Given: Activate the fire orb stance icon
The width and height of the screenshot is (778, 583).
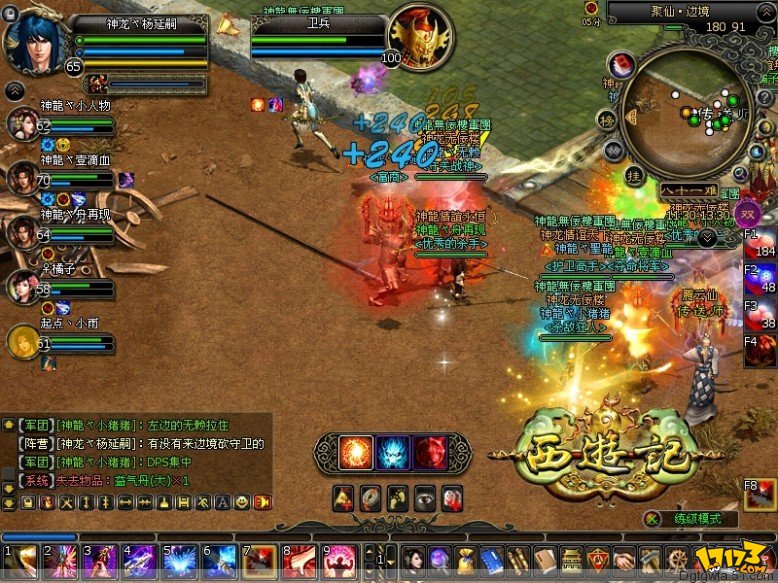Looking at the screenshot, I should pos(355,452).
